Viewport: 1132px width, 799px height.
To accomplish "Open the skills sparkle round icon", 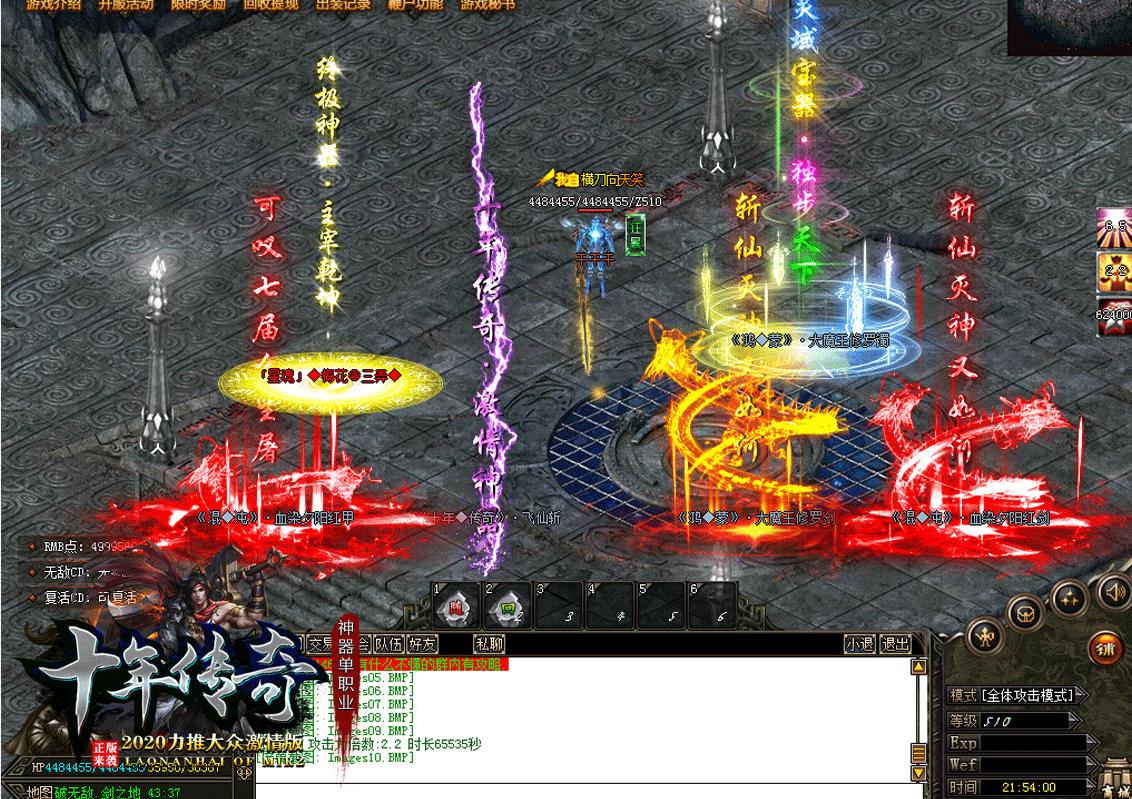I will point(1070,598).
